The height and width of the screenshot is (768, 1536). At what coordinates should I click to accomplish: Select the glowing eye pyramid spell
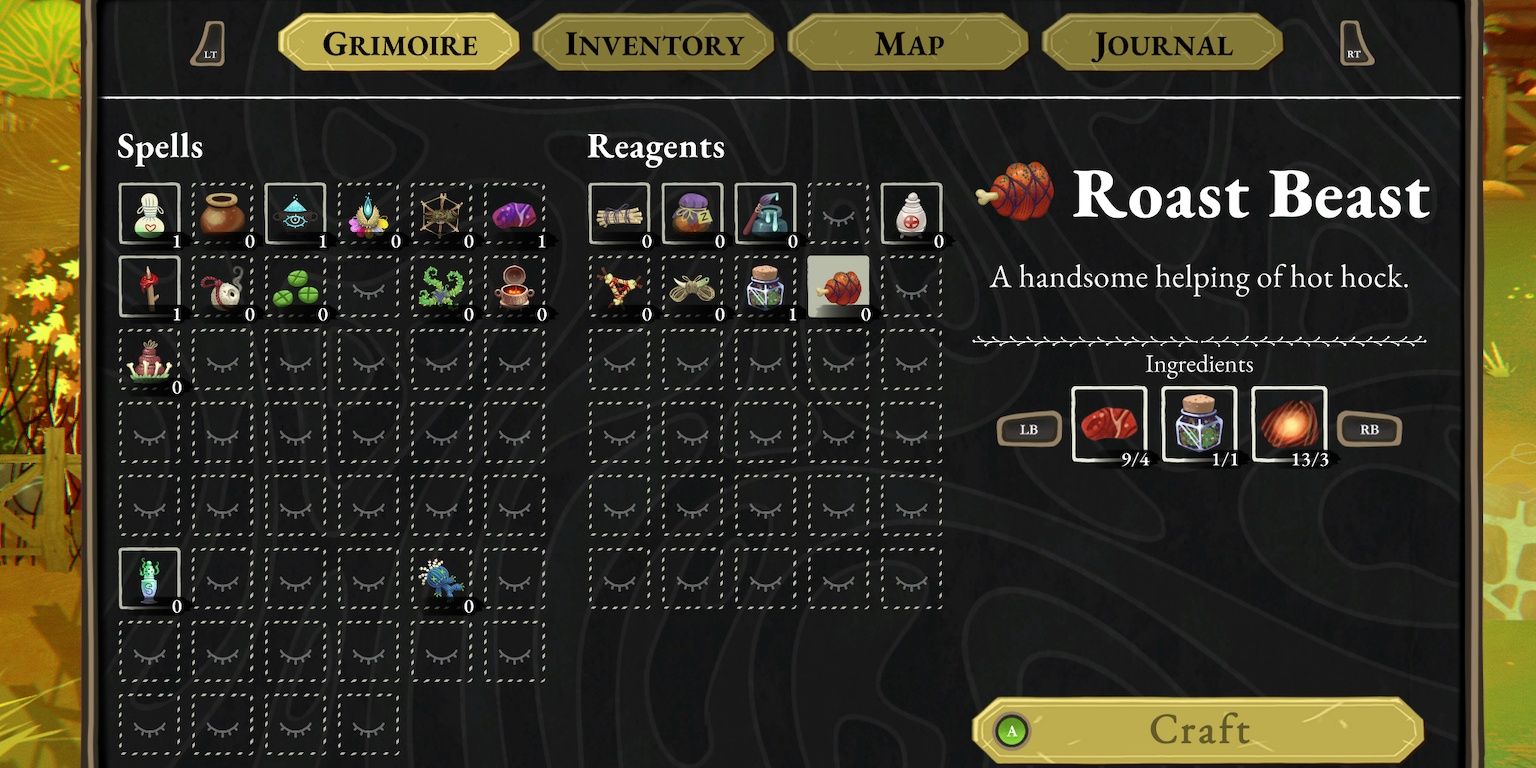tap(295, 211)
